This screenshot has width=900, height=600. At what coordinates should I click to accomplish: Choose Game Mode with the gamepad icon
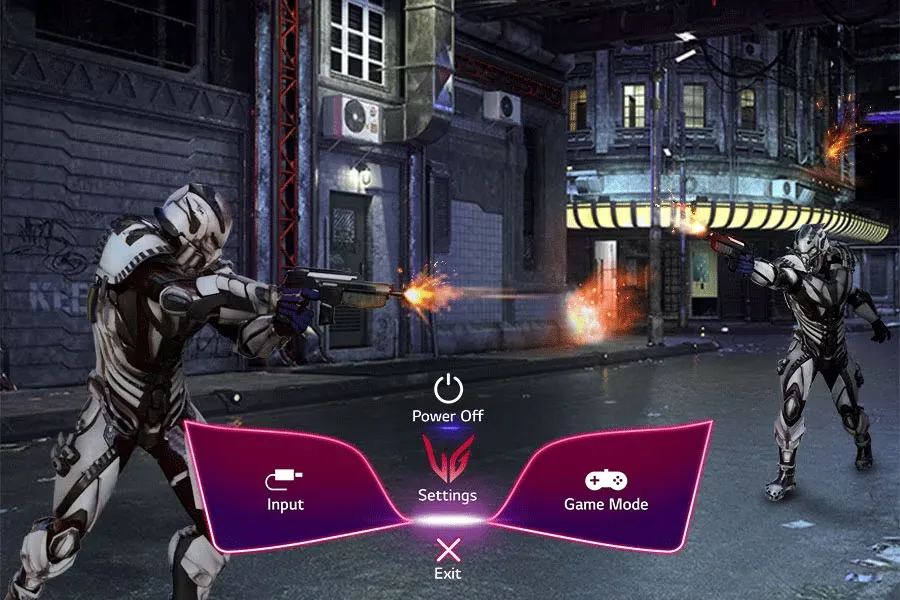606,490
